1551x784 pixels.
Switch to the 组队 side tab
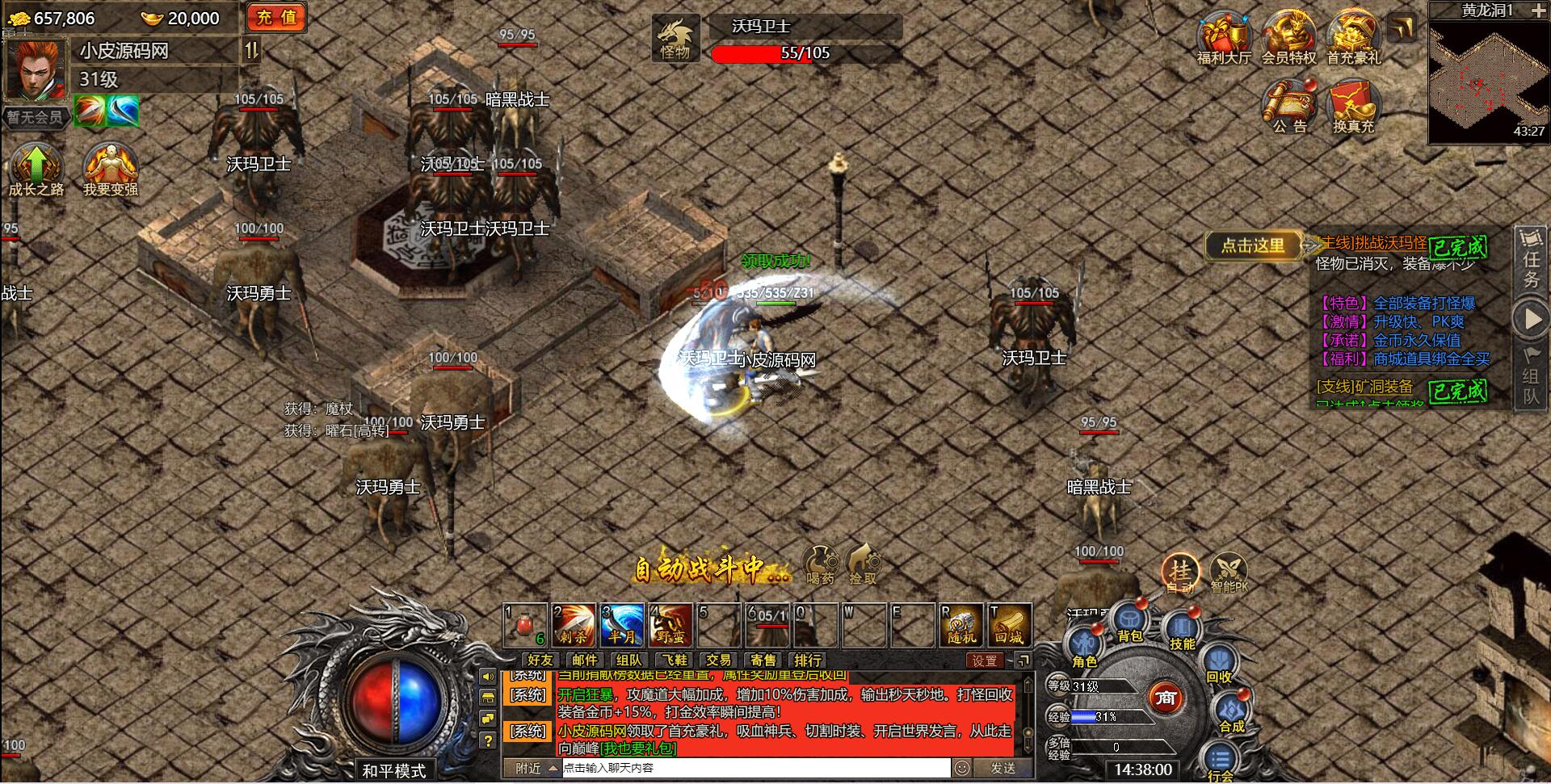[x=1531, y=380]
